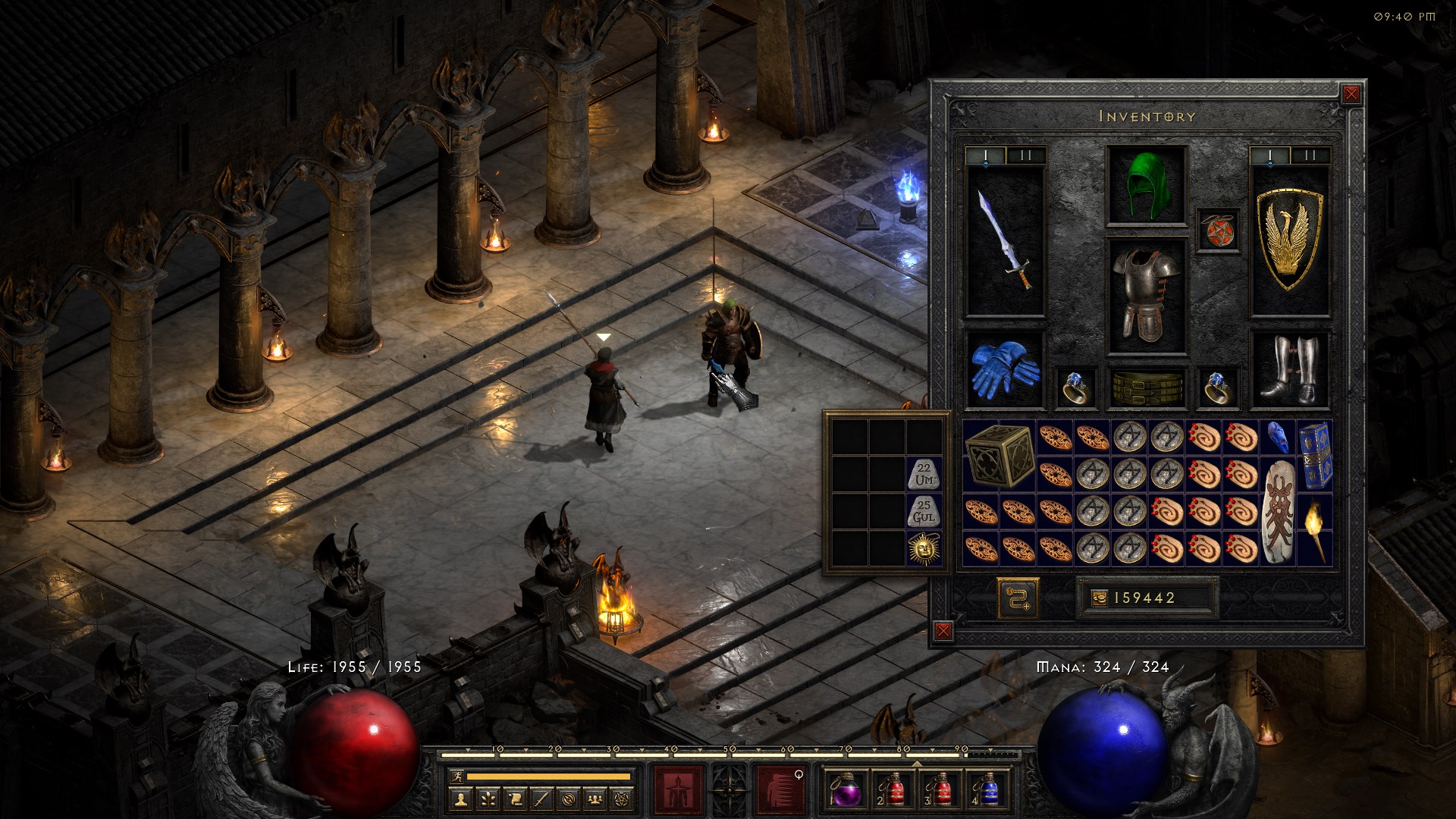Open the character stats screen

[x=461, y=799]
